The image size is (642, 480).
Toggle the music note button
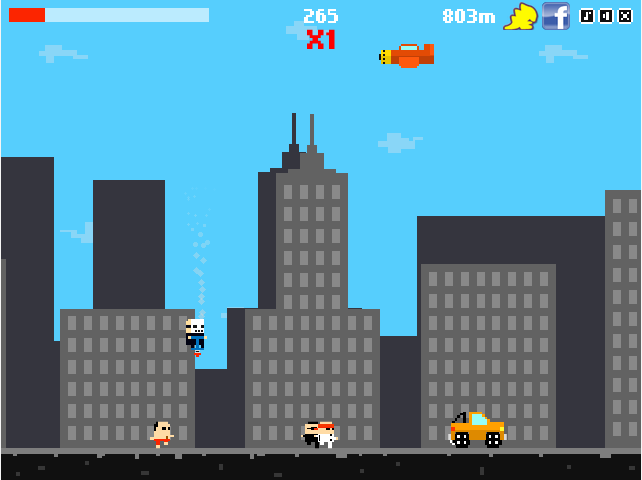point(587,16)
